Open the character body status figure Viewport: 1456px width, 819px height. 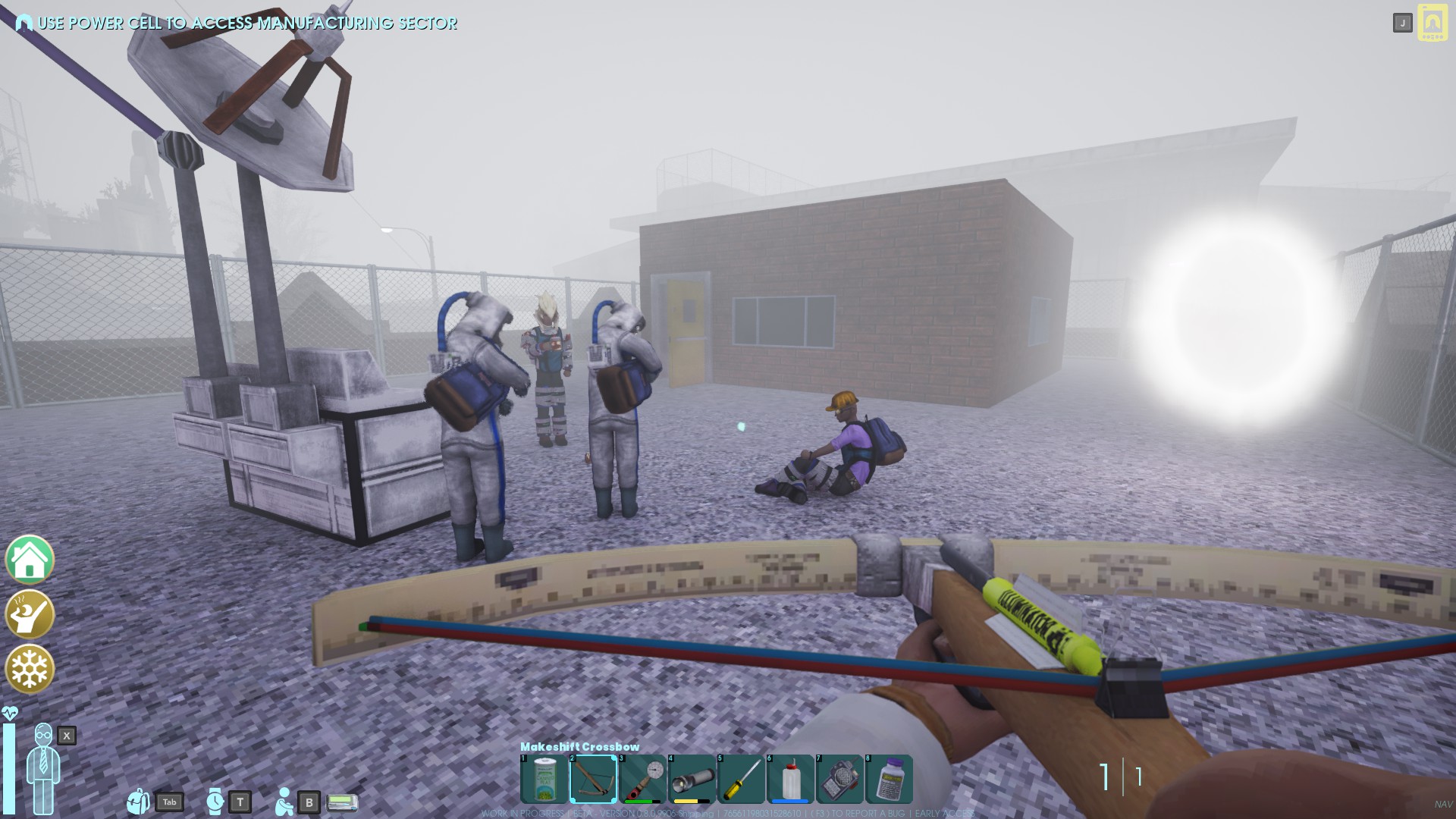(43, 767)
